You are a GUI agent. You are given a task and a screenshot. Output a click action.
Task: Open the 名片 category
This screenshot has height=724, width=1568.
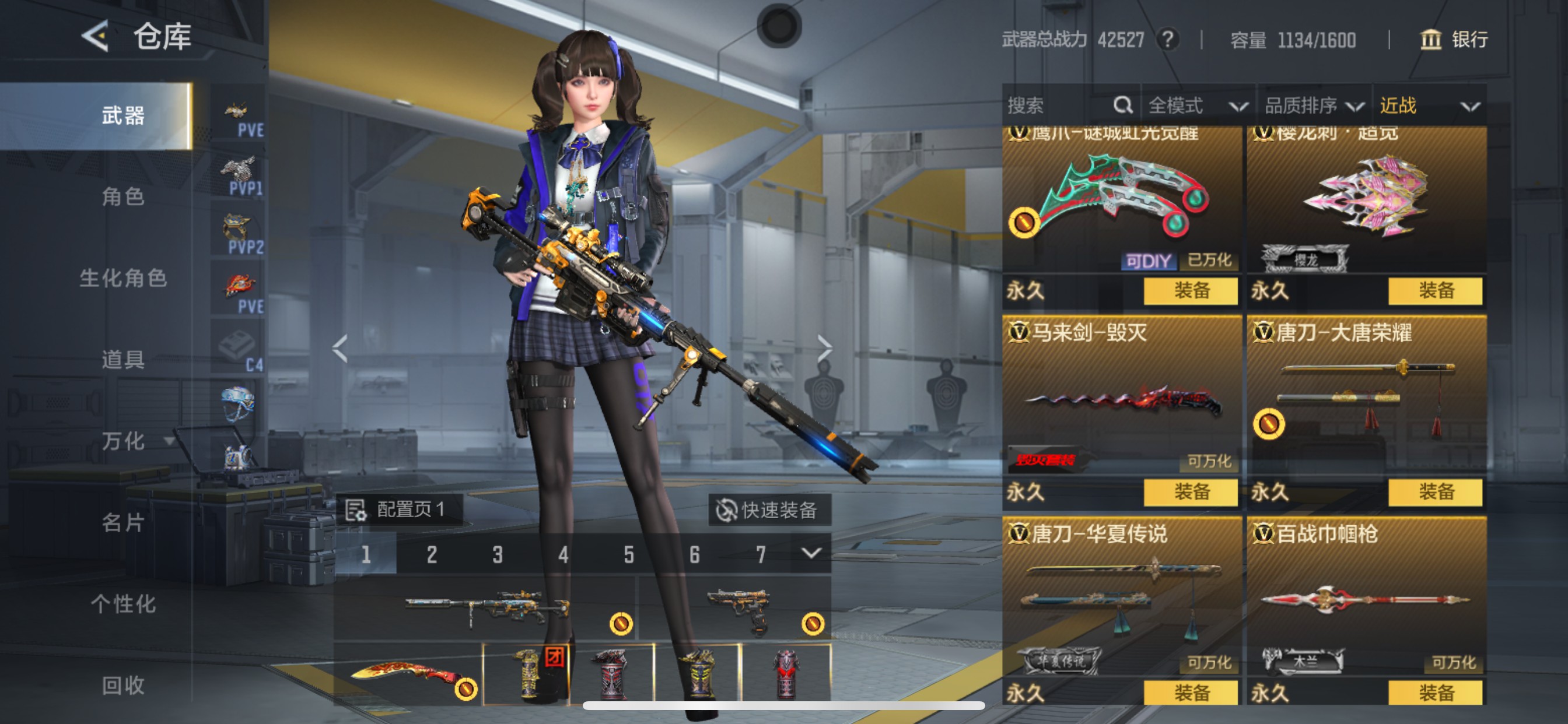[x=123, y=522]
